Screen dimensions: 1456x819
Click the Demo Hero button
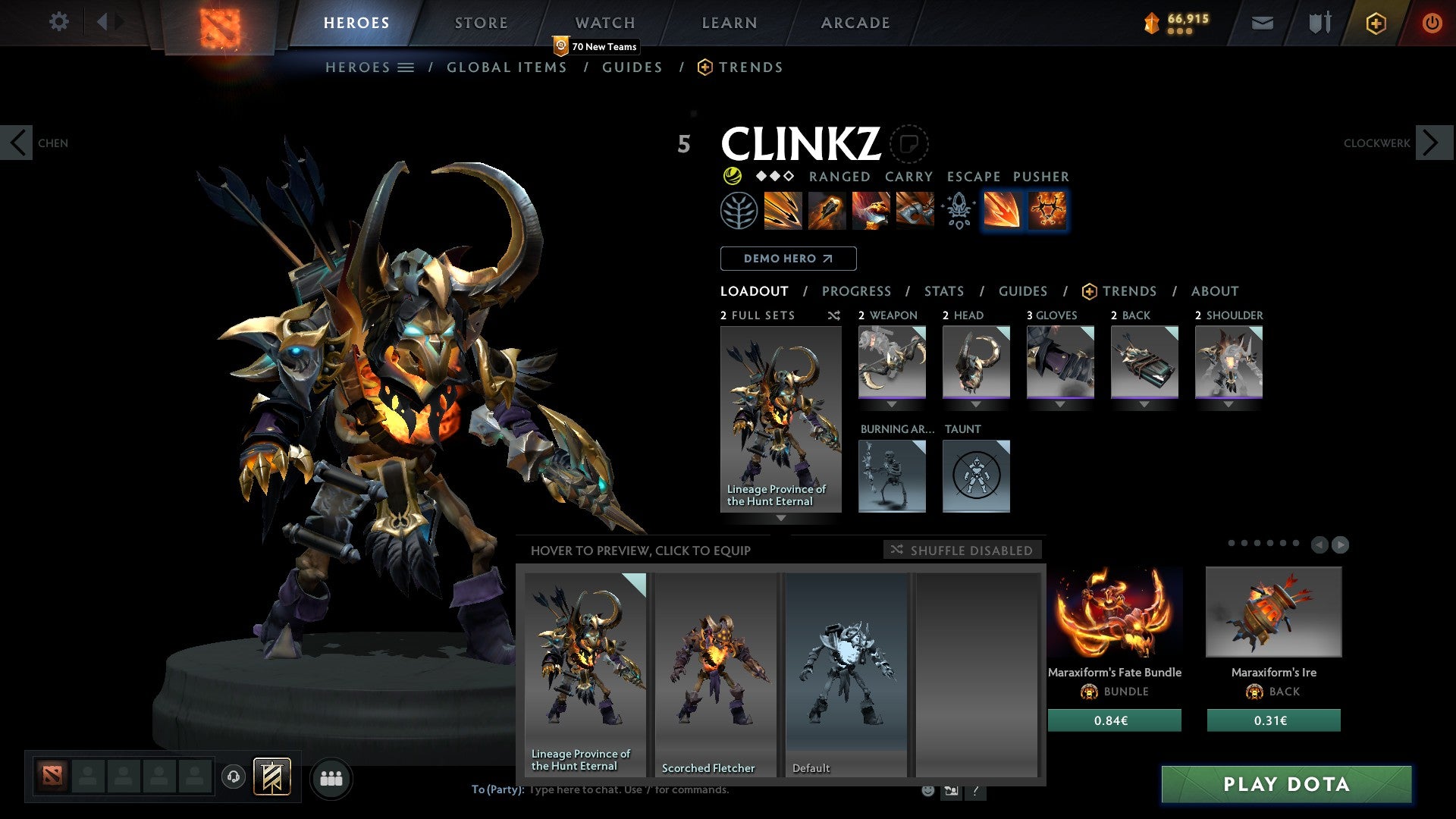(x=788, y=259)
